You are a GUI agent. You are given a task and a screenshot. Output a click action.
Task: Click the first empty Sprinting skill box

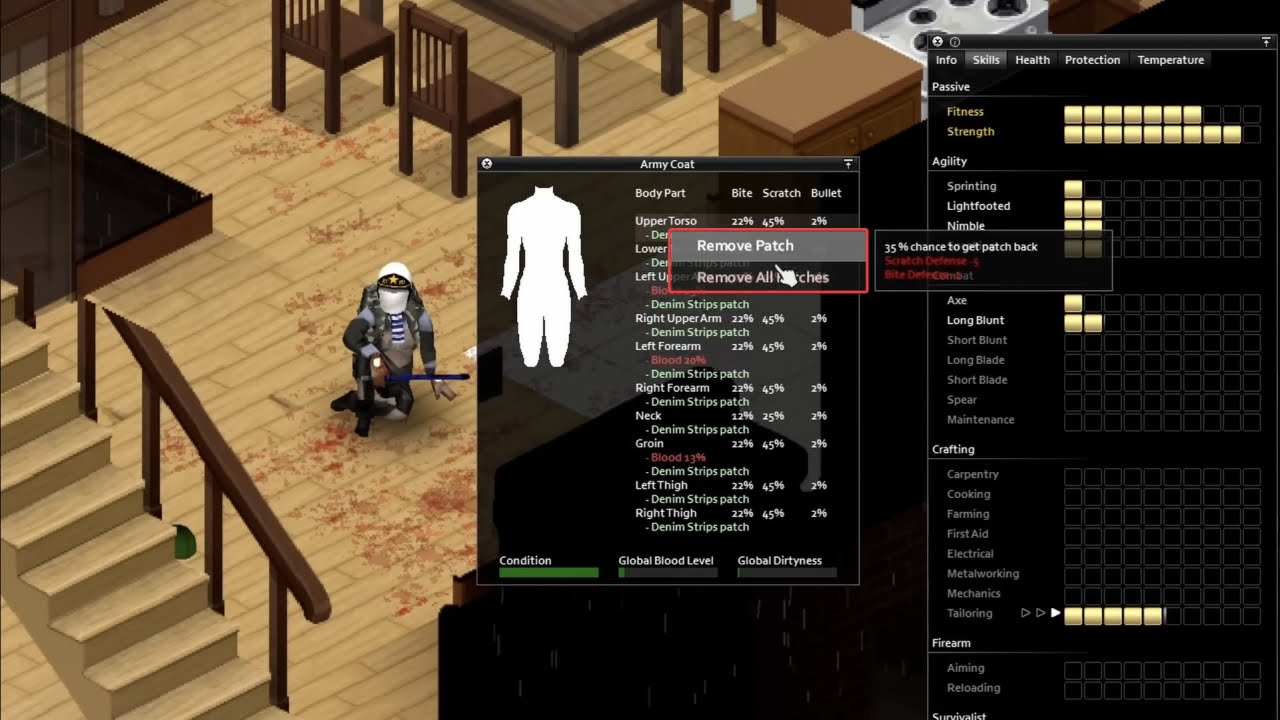click(x=1091, y=187)
